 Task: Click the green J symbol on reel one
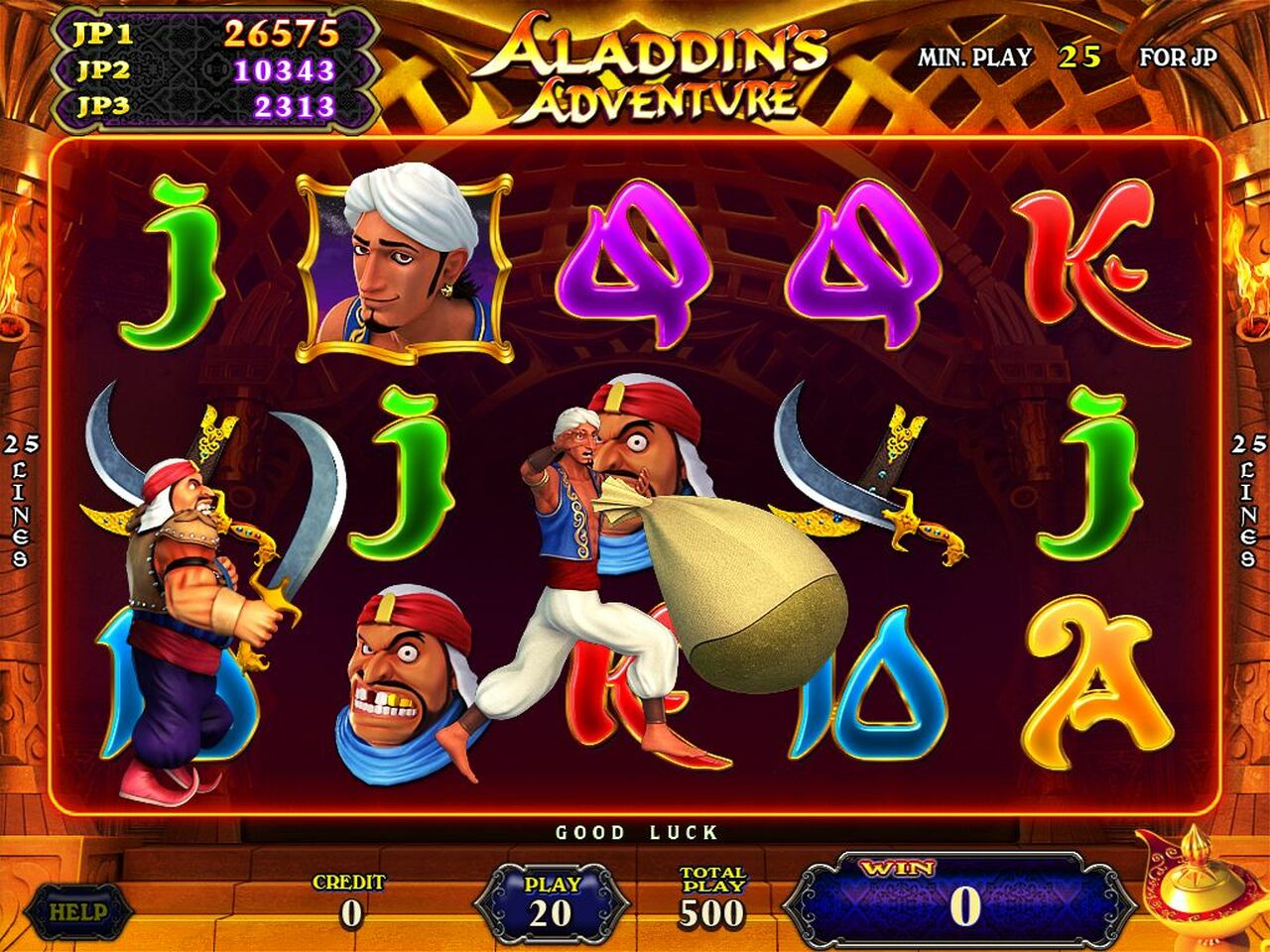174,258
